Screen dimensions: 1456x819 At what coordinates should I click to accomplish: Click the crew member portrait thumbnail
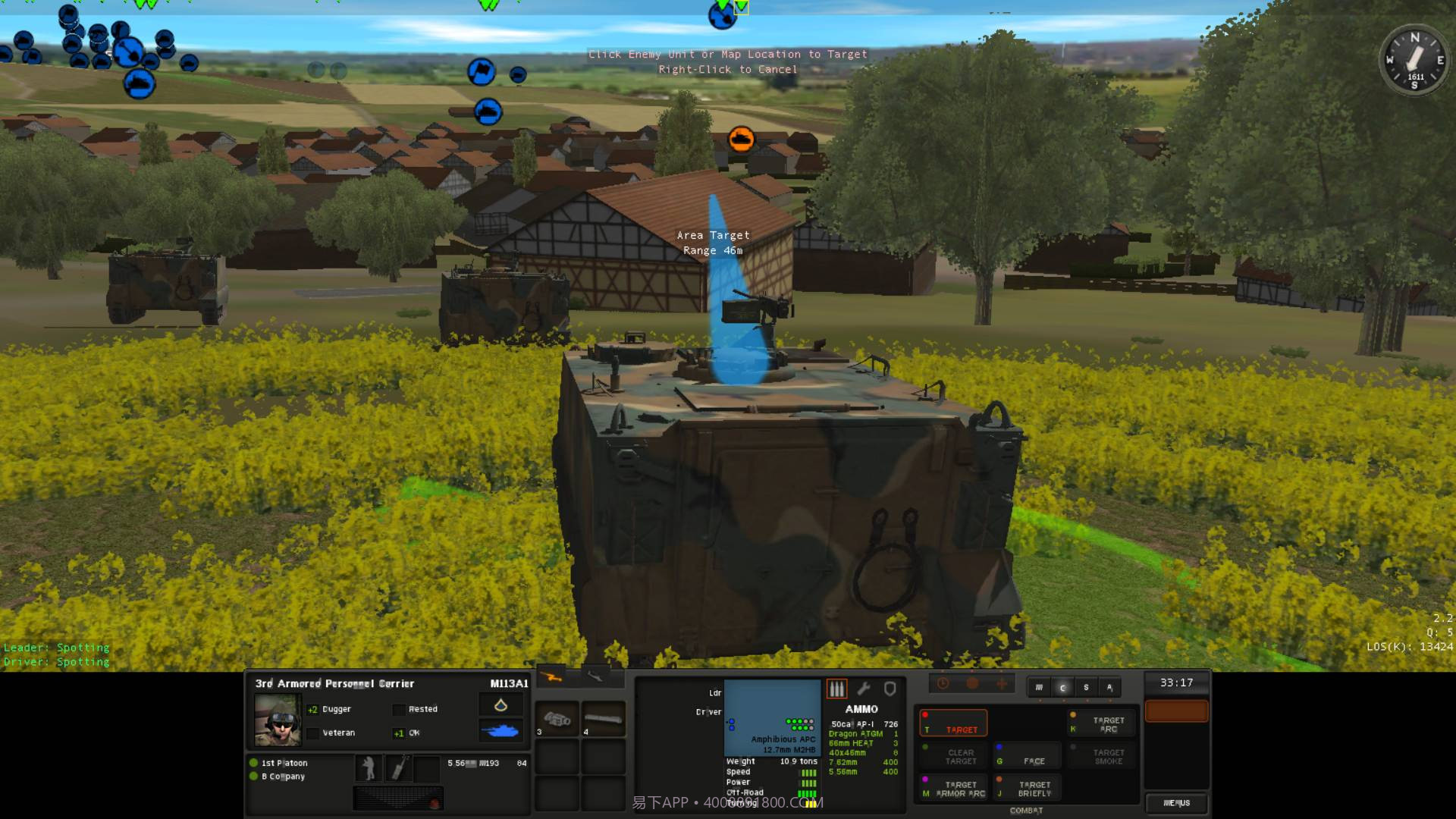[278, 720]
